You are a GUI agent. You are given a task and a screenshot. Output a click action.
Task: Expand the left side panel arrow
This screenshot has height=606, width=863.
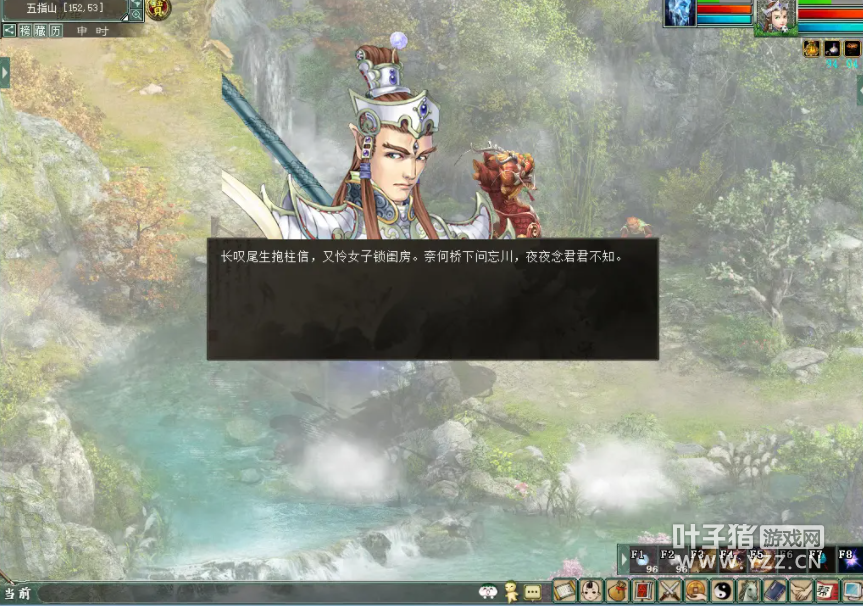tap(5, 72)
